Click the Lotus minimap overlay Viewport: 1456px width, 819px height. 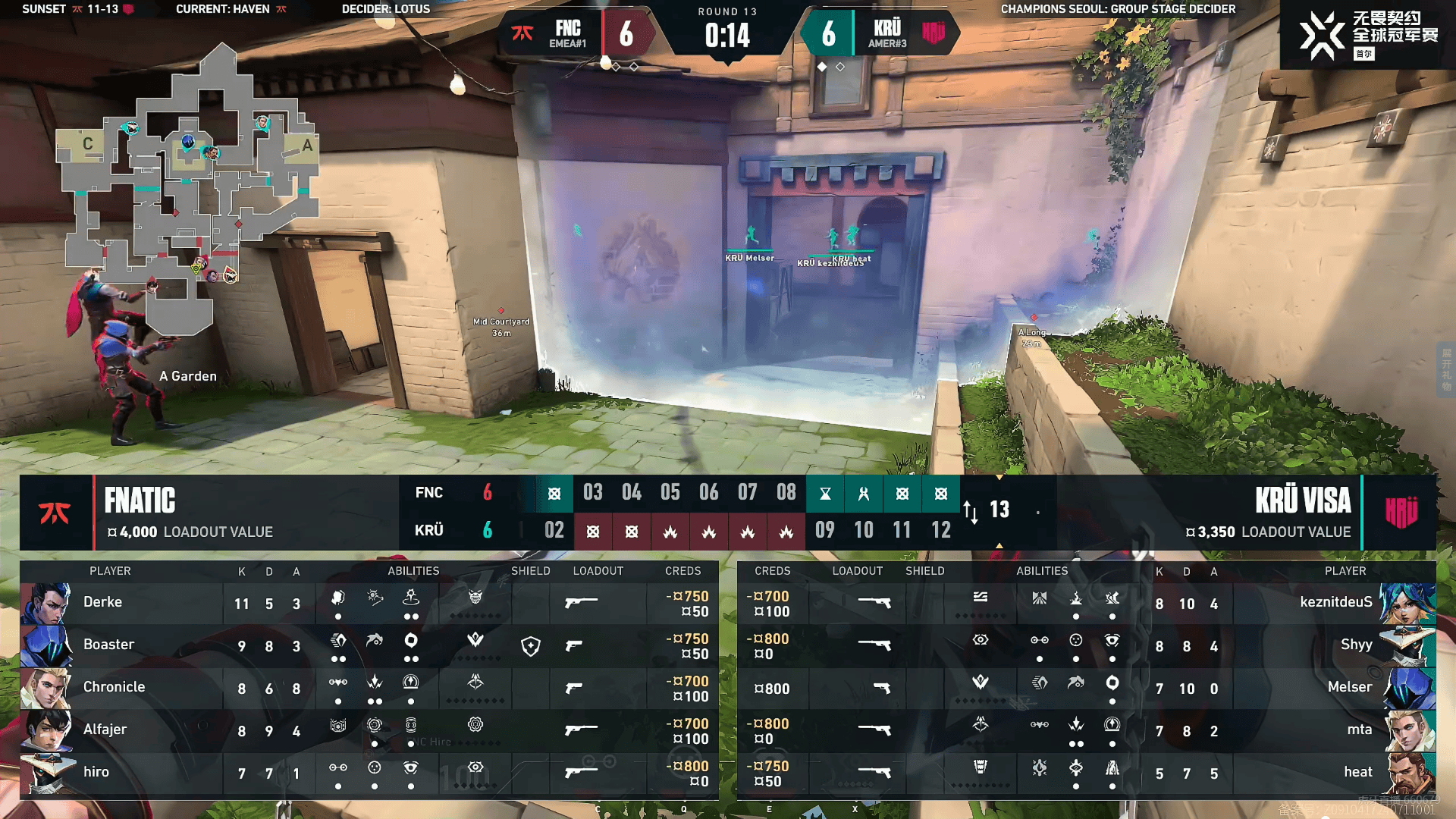tap(190, 190)
